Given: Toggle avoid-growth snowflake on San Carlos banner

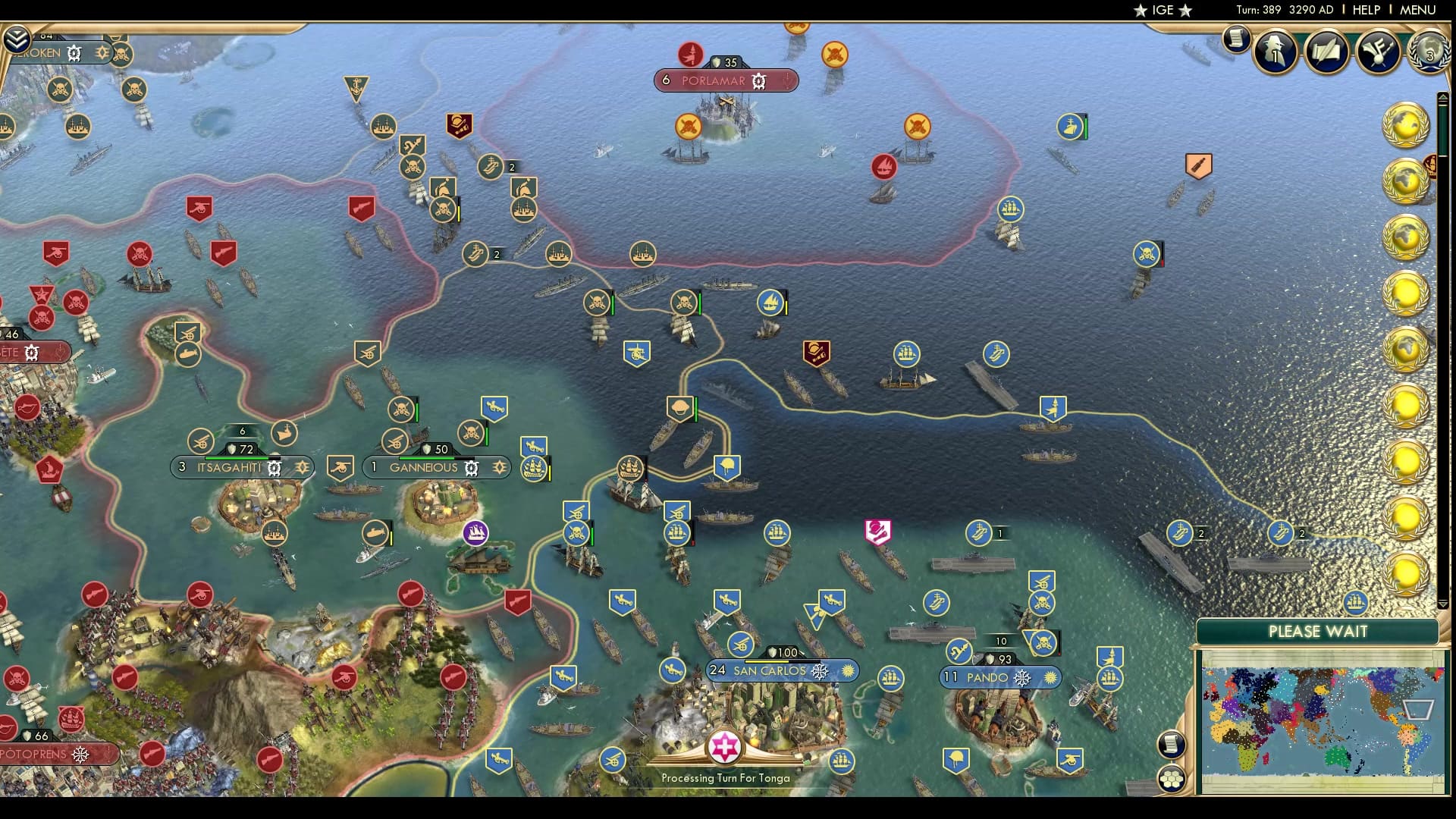Looking at the screenshot, I should pyautogui.click(x=818, y=672).
